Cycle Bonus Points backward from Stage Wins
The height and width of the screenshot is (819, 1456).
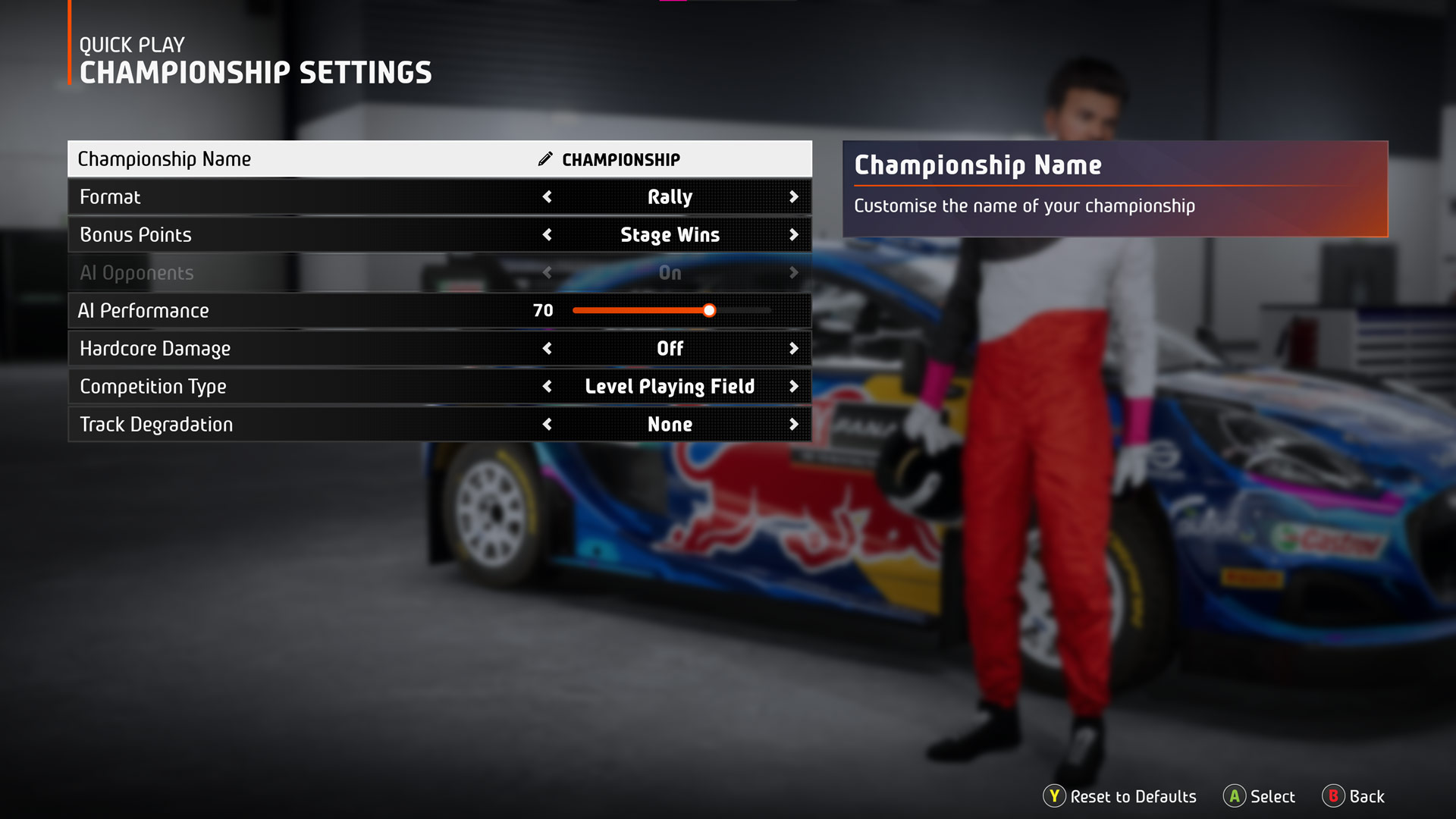(548, 235)
